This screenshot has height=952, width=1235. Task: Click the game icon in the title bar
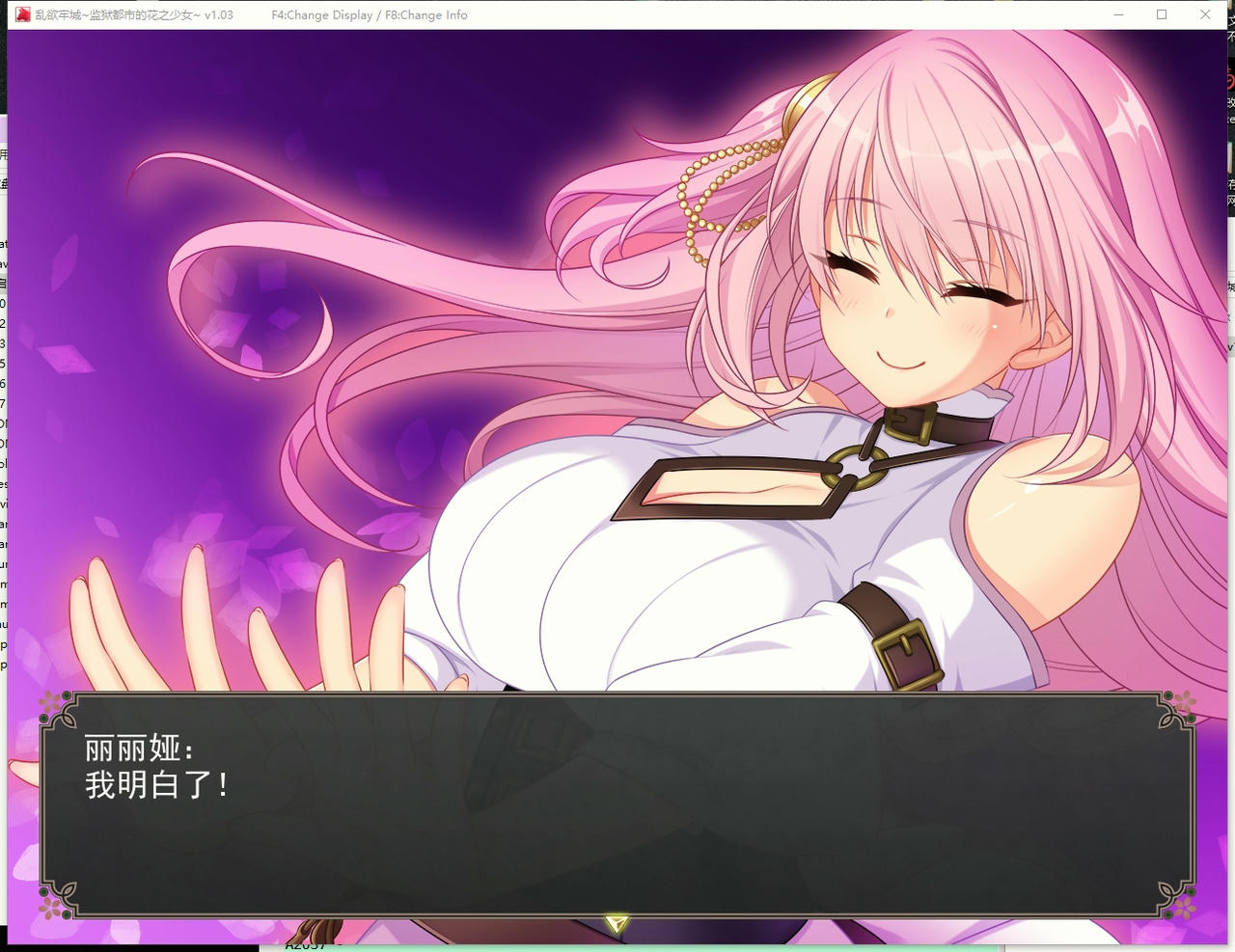click(21, 14)
